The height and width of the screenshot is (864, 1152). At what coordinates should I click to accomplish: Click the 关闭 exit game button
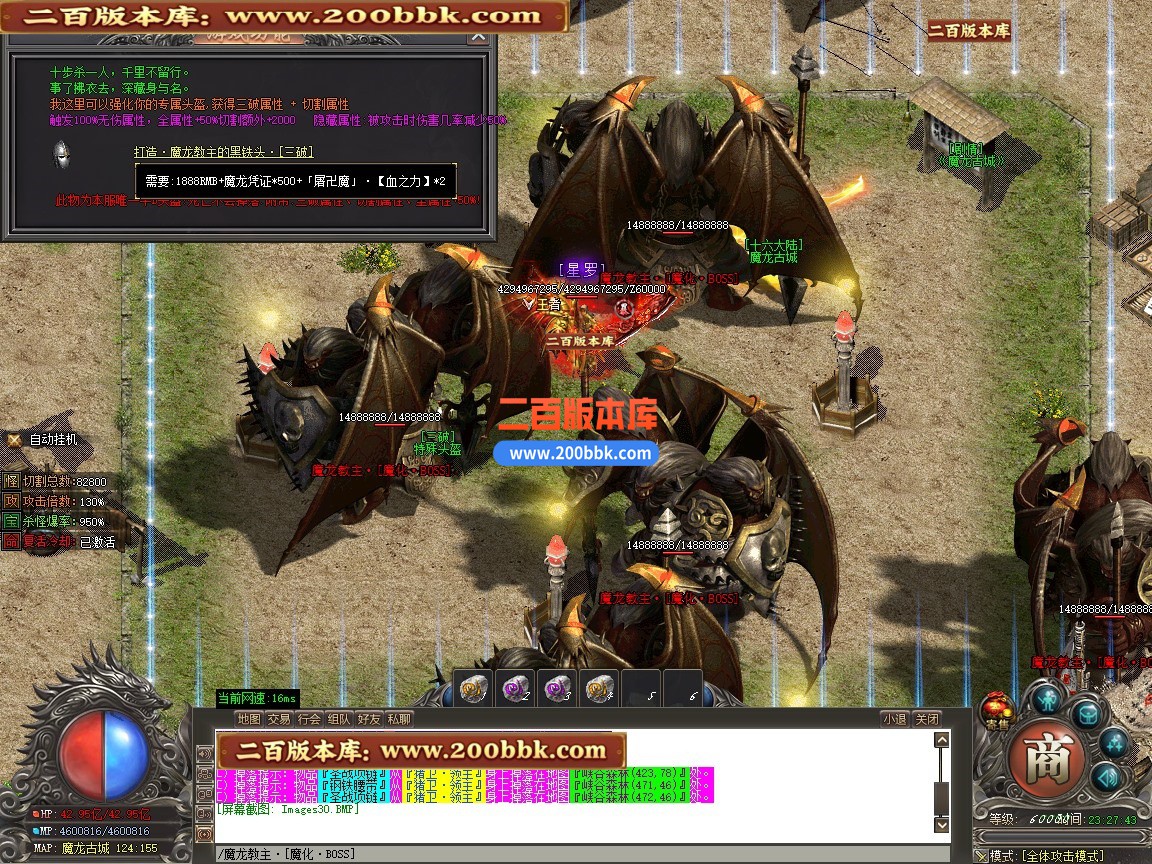click(x=927, y=719)
